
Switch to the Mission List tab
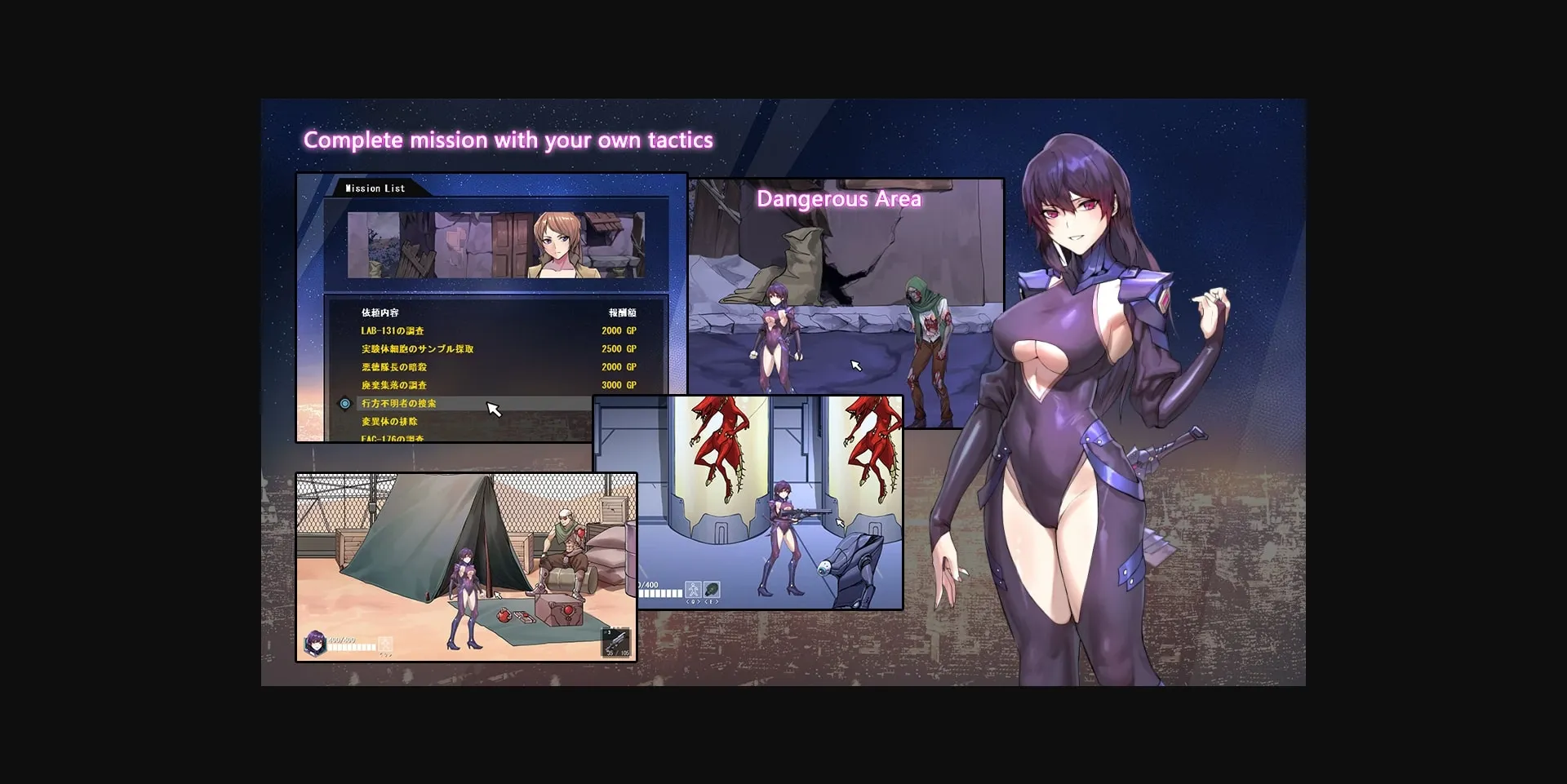(x=374, y=188)
